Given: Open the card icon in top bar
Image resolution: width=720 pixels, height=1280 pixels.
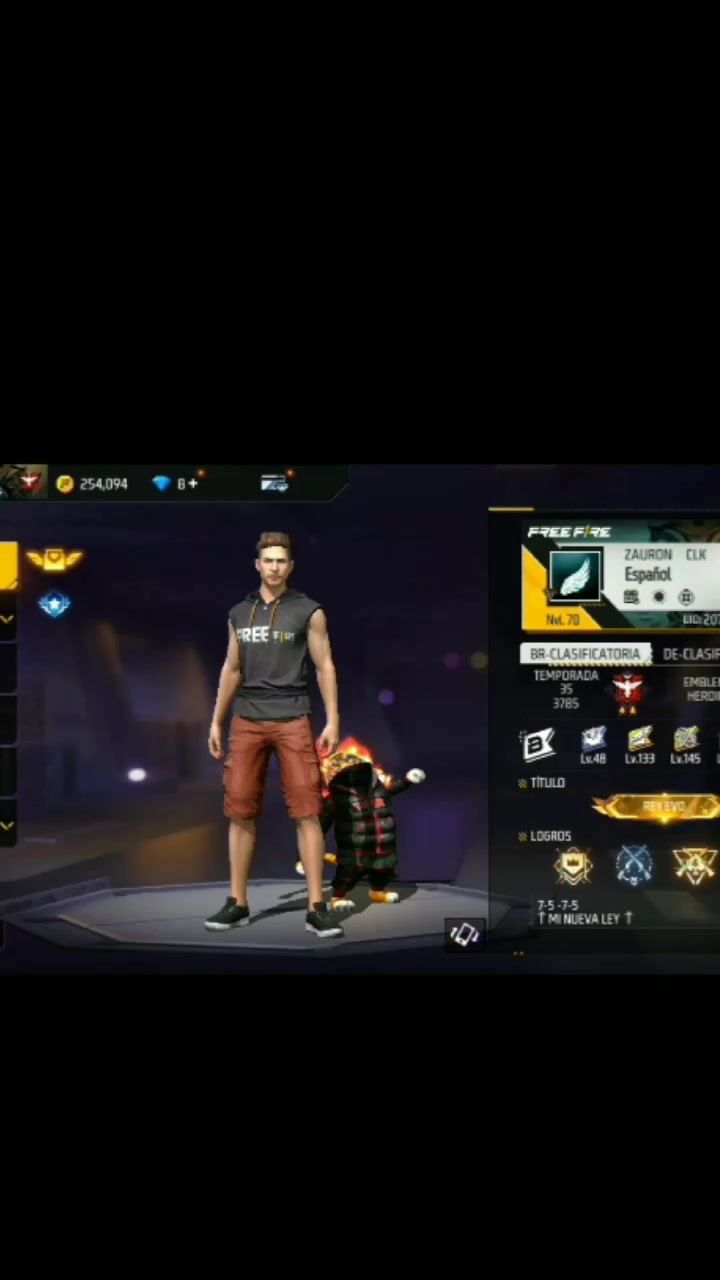Looking at the screenshot, I should [274, 484].
